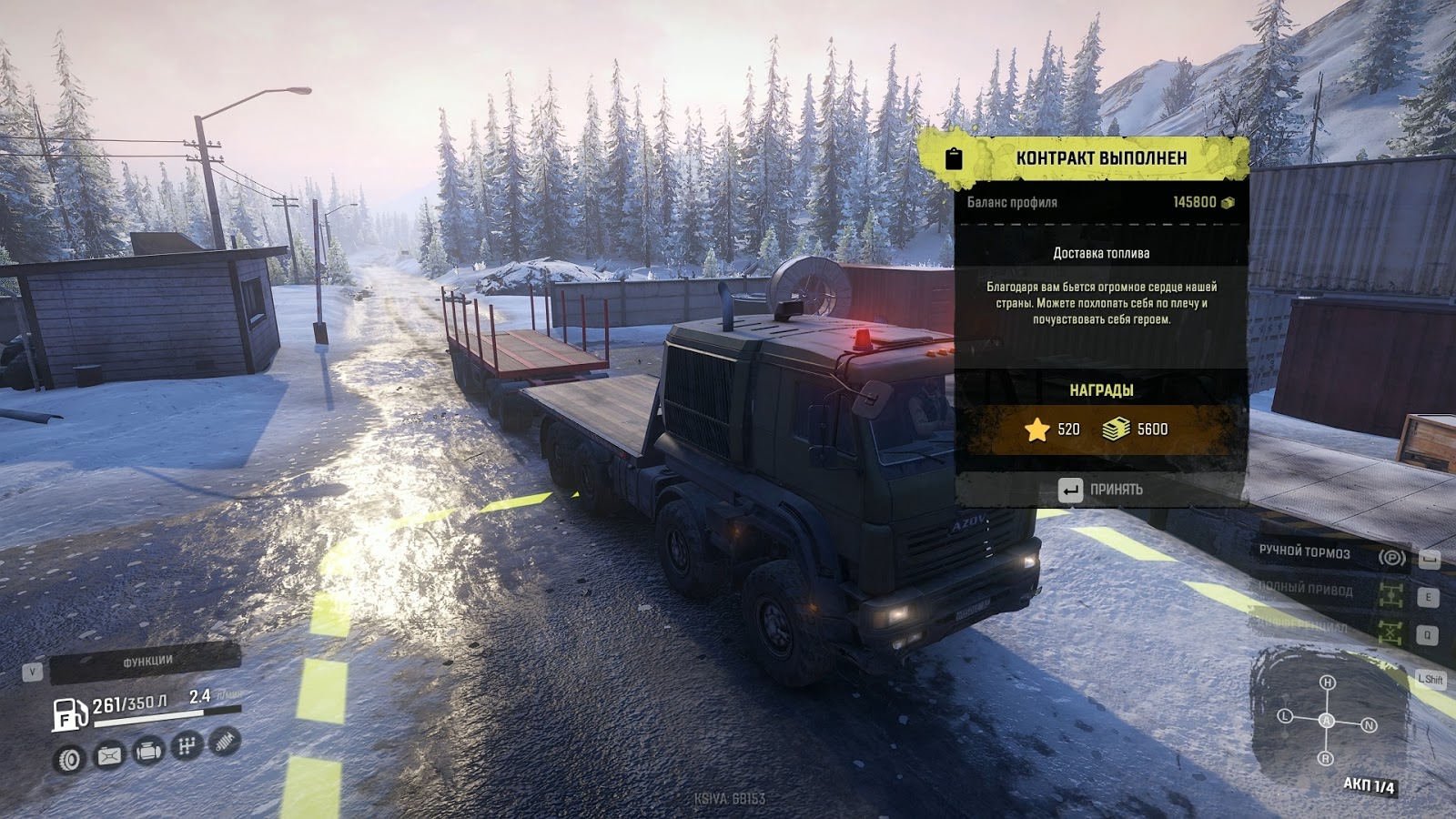Select the A automatic gear

[x=1327, y=721]
